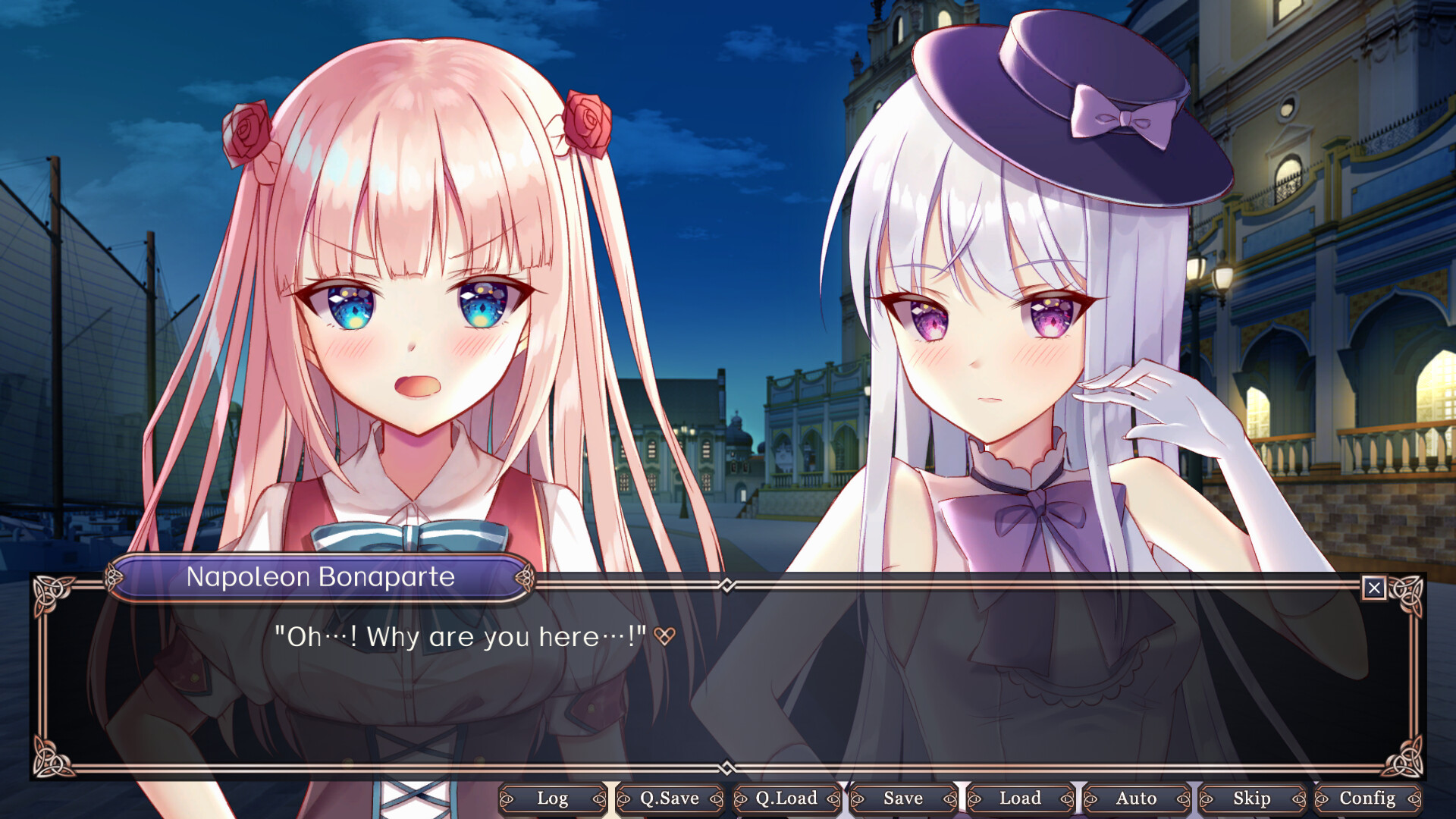
Task: Open the Load screen
Action: tap(1020, 799)
